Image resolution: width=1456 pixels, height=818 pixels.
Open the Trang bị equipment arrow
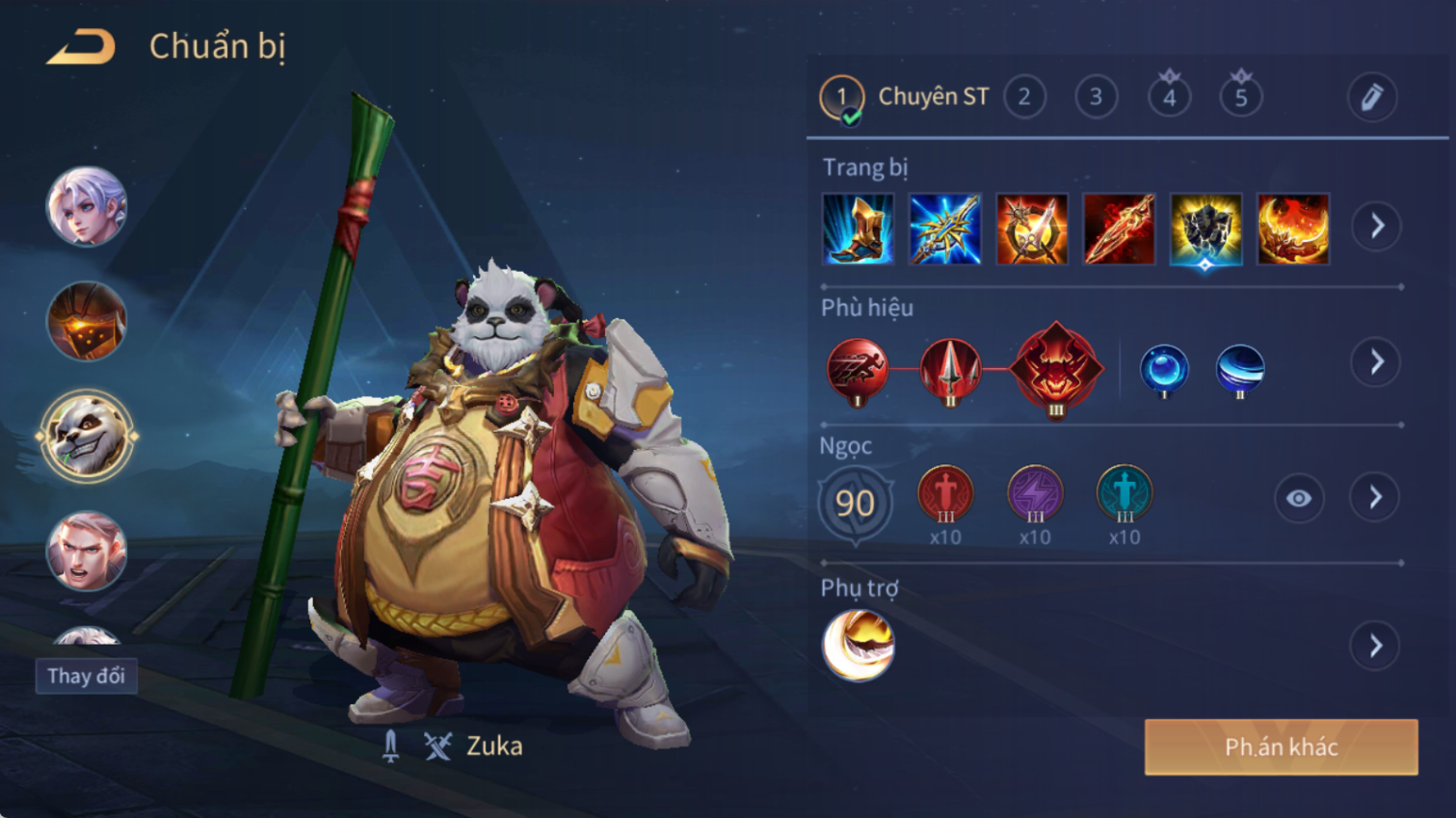tap(1376, 226)
